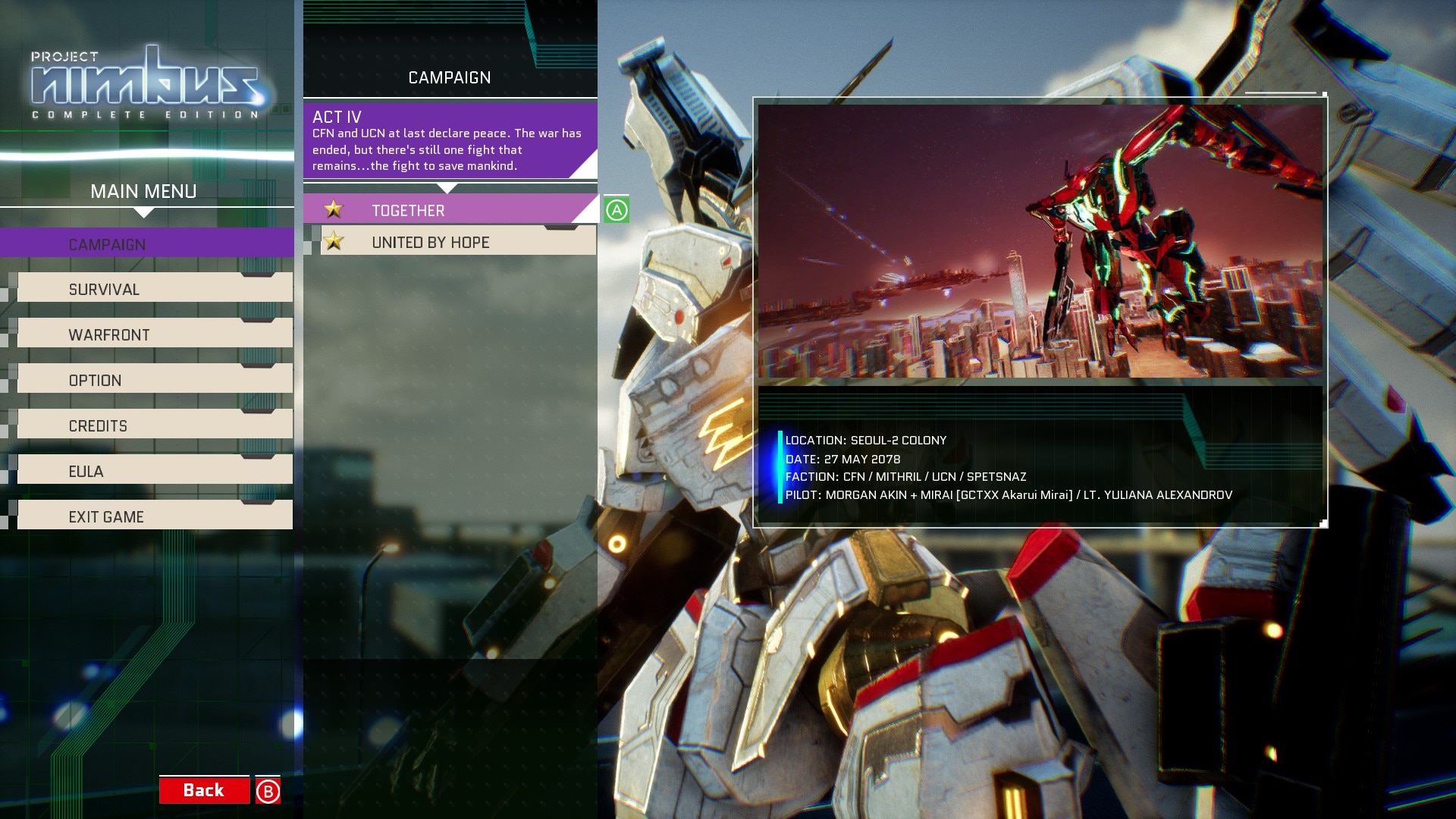Click Exit Game
Image resolution: width=1456 pixels, height=819 pixels.
[x=154, y=516]
